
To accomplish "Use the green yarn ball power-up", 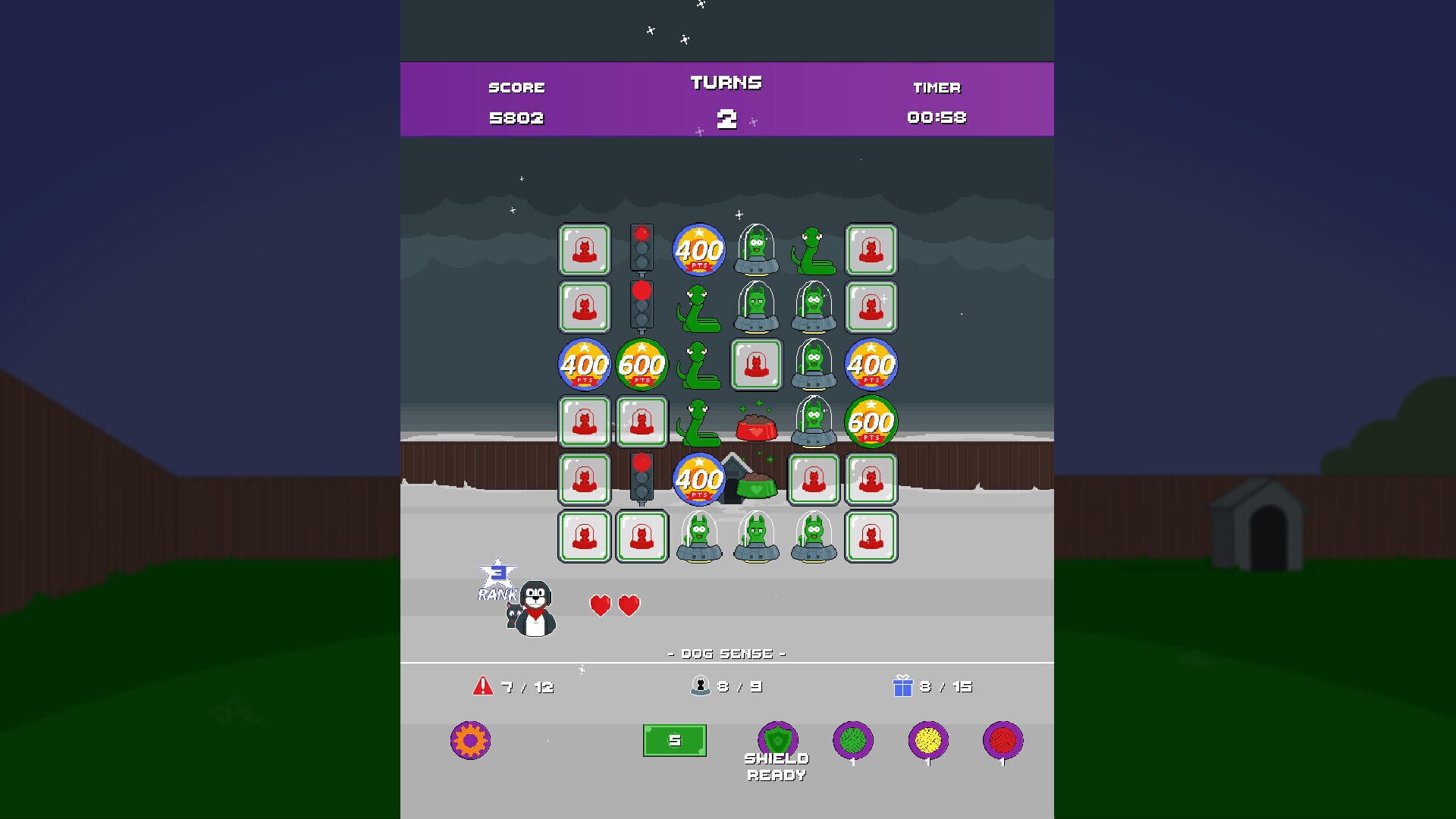I will click(x=852, y=741).
